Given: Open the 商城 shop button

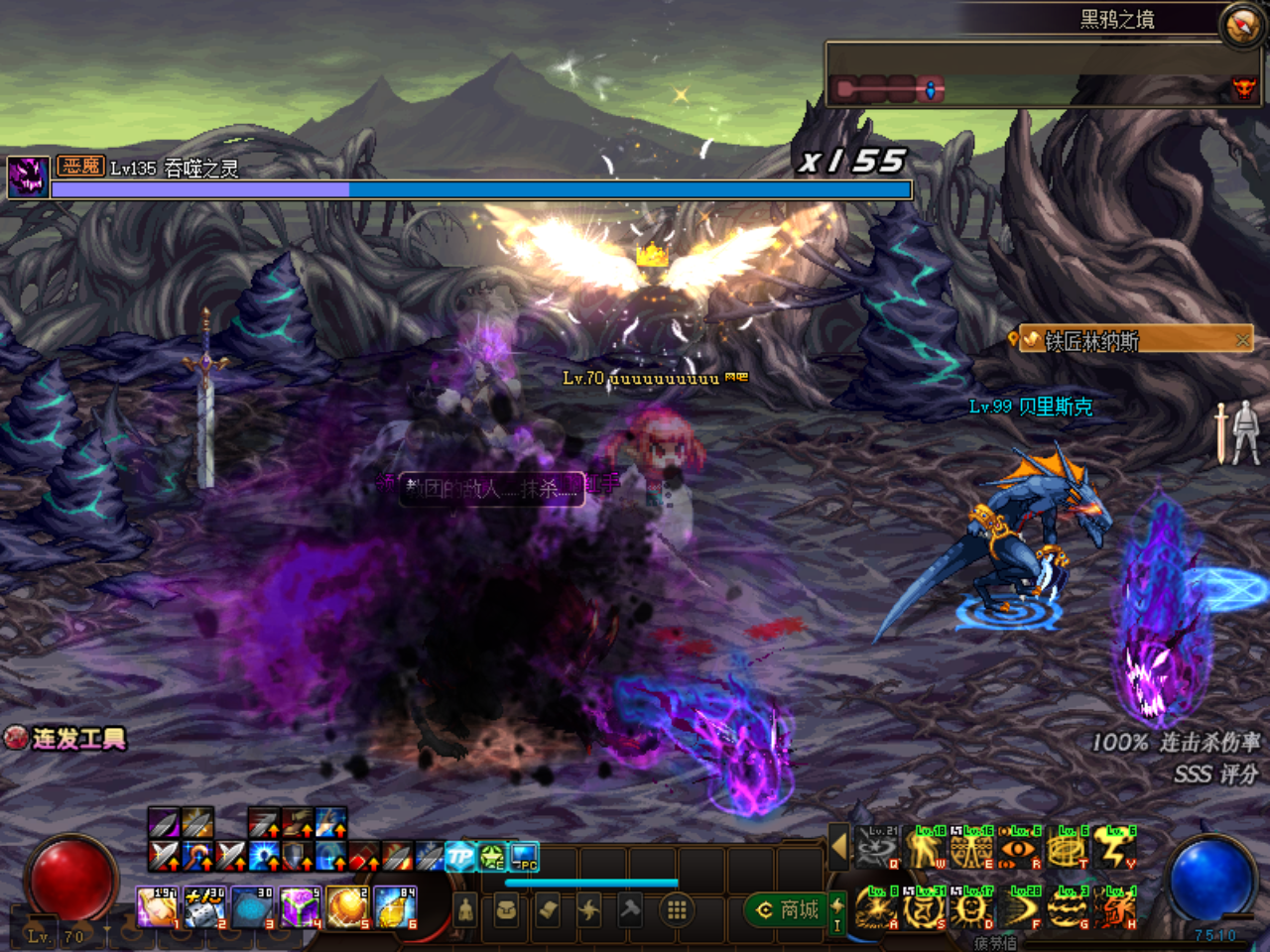Looking at the screenshot, I should 790,909.
